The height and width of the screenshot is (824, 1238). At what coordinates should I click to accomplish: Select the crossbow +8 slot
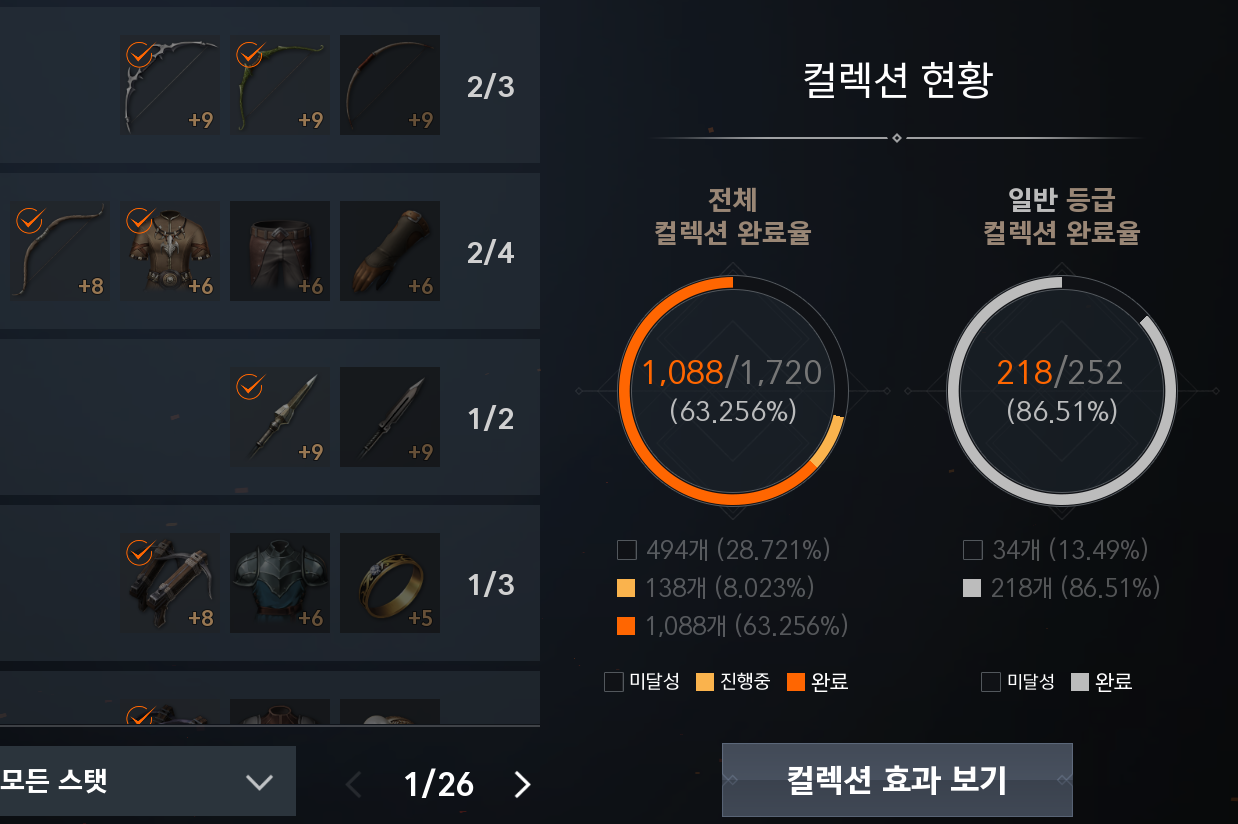coord(170,584)
